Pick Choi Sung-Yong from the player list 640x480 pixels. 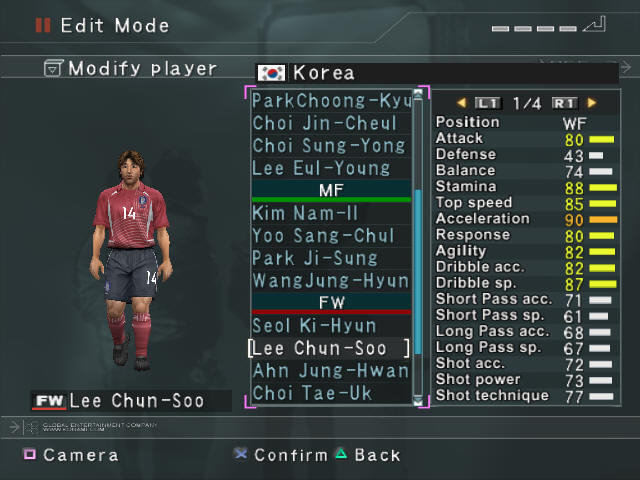pyautogui.click(x=329, y=145)
